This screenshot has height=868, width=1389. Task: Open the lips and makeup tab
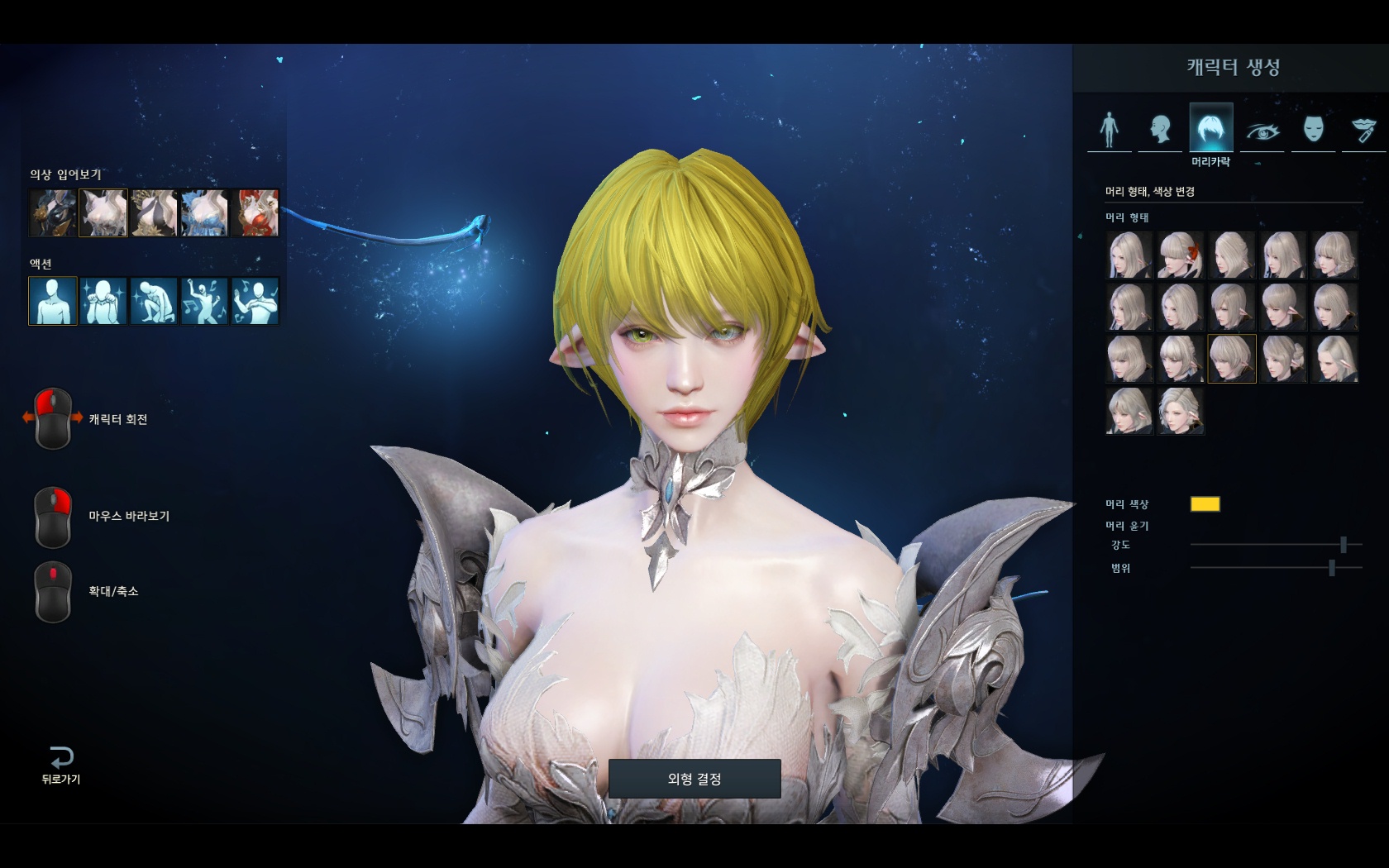point(1363,129)
